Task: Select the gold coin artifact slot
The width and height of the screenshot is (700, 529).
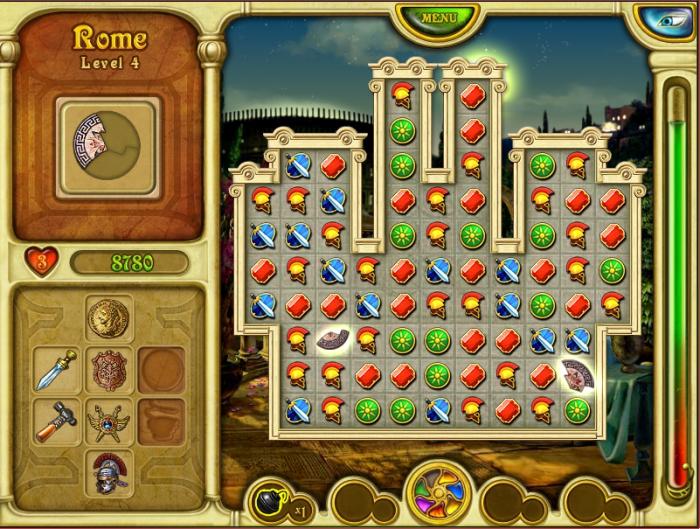Action: (109, 318)
